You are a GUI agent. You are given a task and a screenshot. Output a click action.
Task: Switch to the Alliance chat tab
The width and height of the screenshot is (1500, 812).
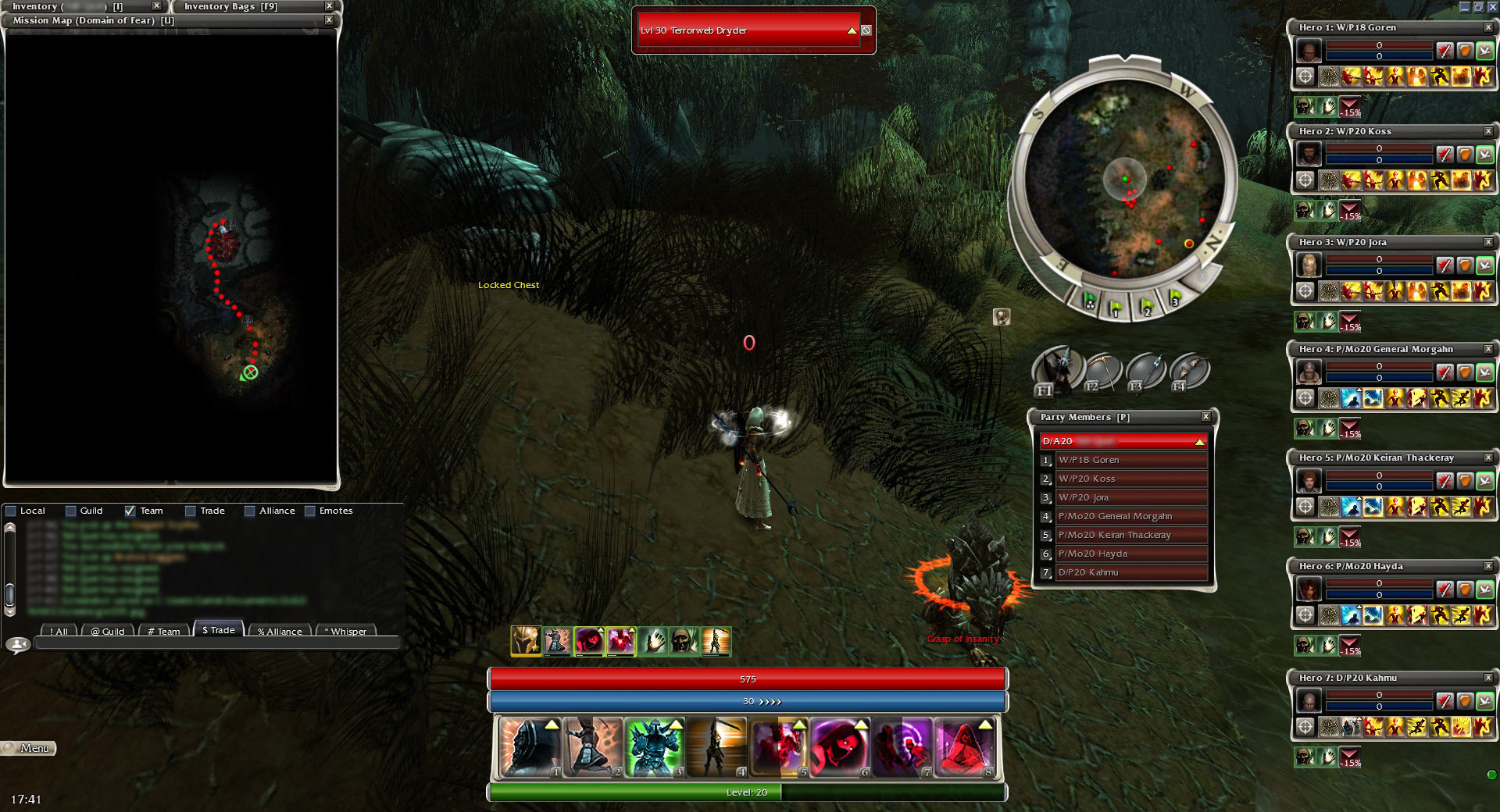pyautogui.click(x=279, y=631)
